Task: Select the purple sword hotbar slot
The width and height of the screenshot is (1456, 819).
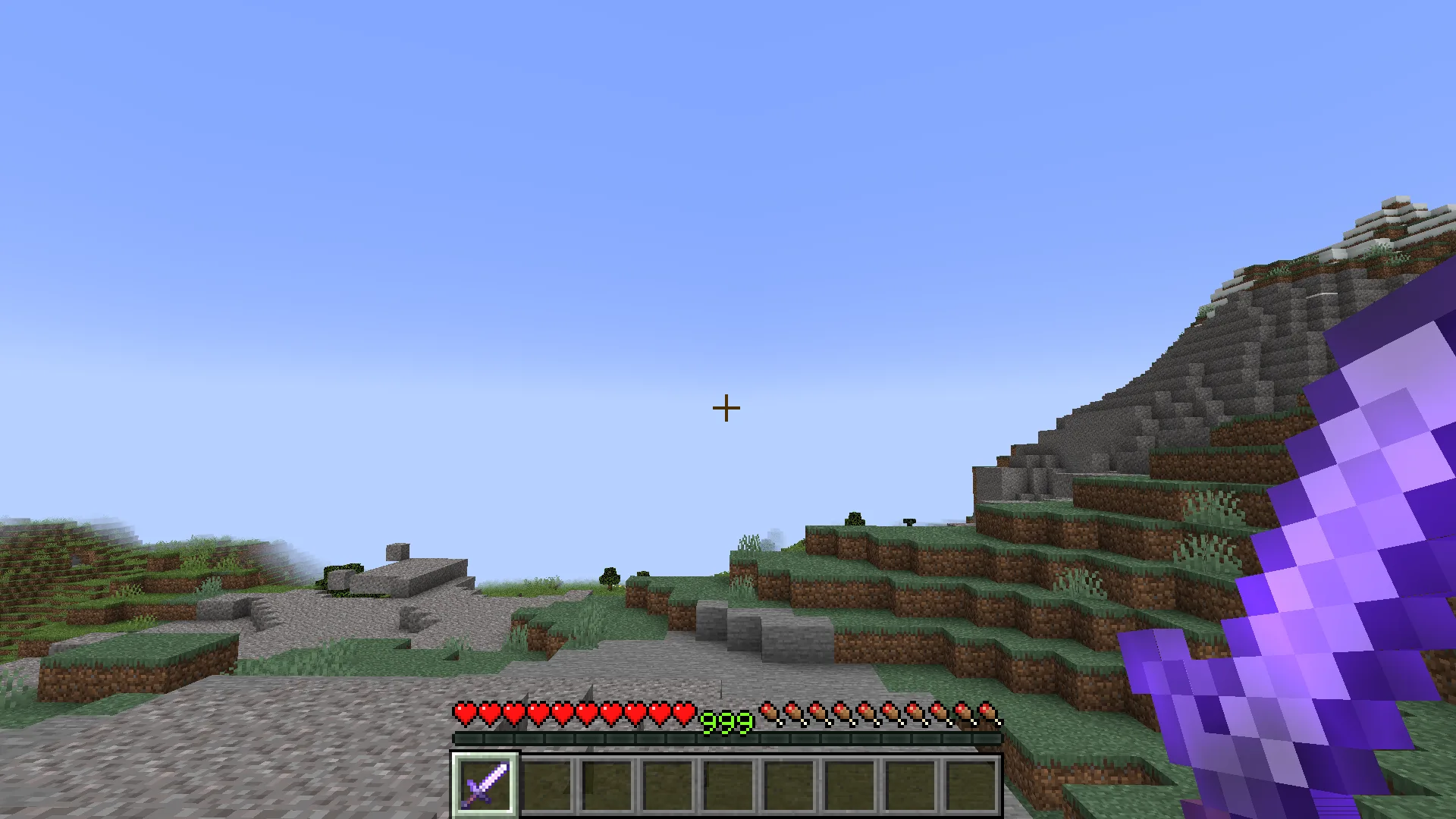Action: (x=485, y=785)
